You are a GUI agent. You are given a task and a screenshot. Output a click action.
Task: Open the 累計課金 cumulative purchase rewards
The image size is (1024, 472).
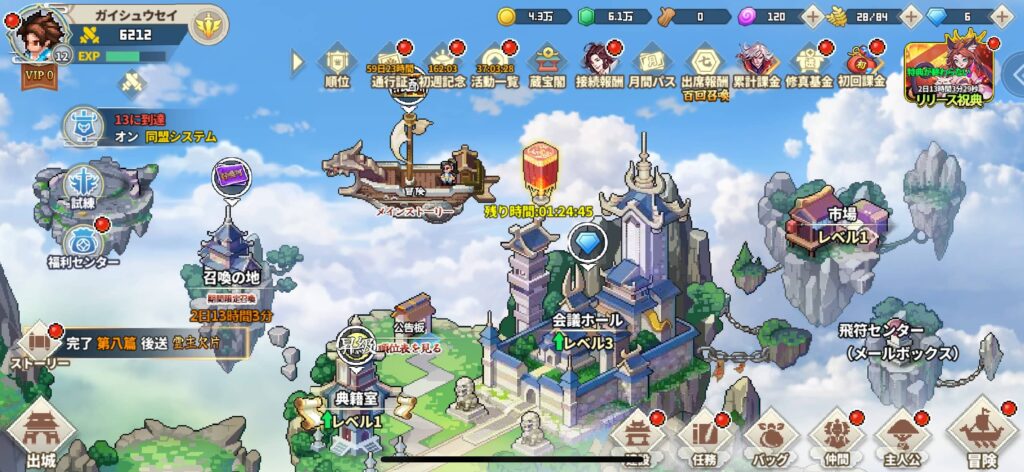757,63
